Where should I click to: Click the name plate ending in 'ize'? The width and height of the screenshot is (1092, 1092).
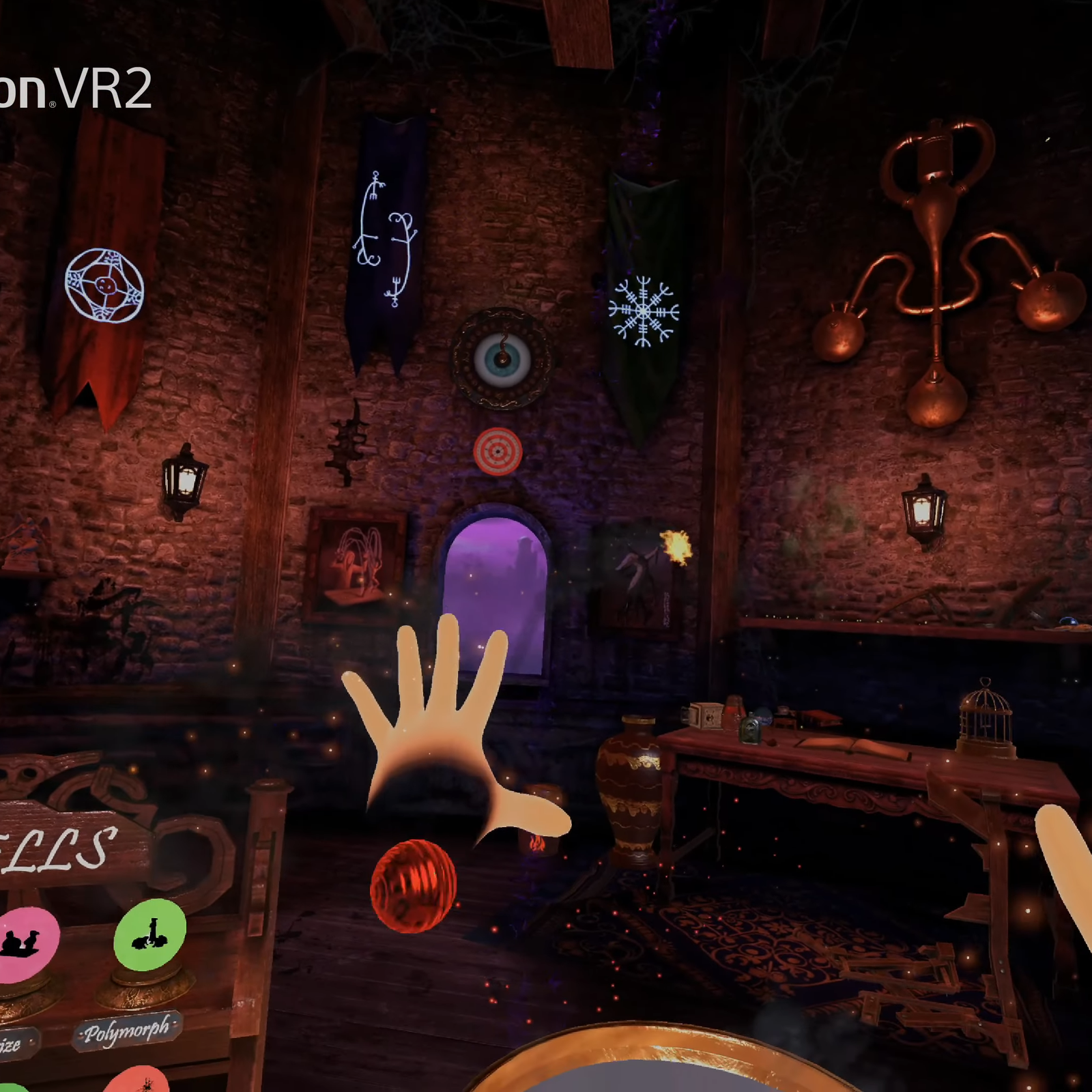14,1042
